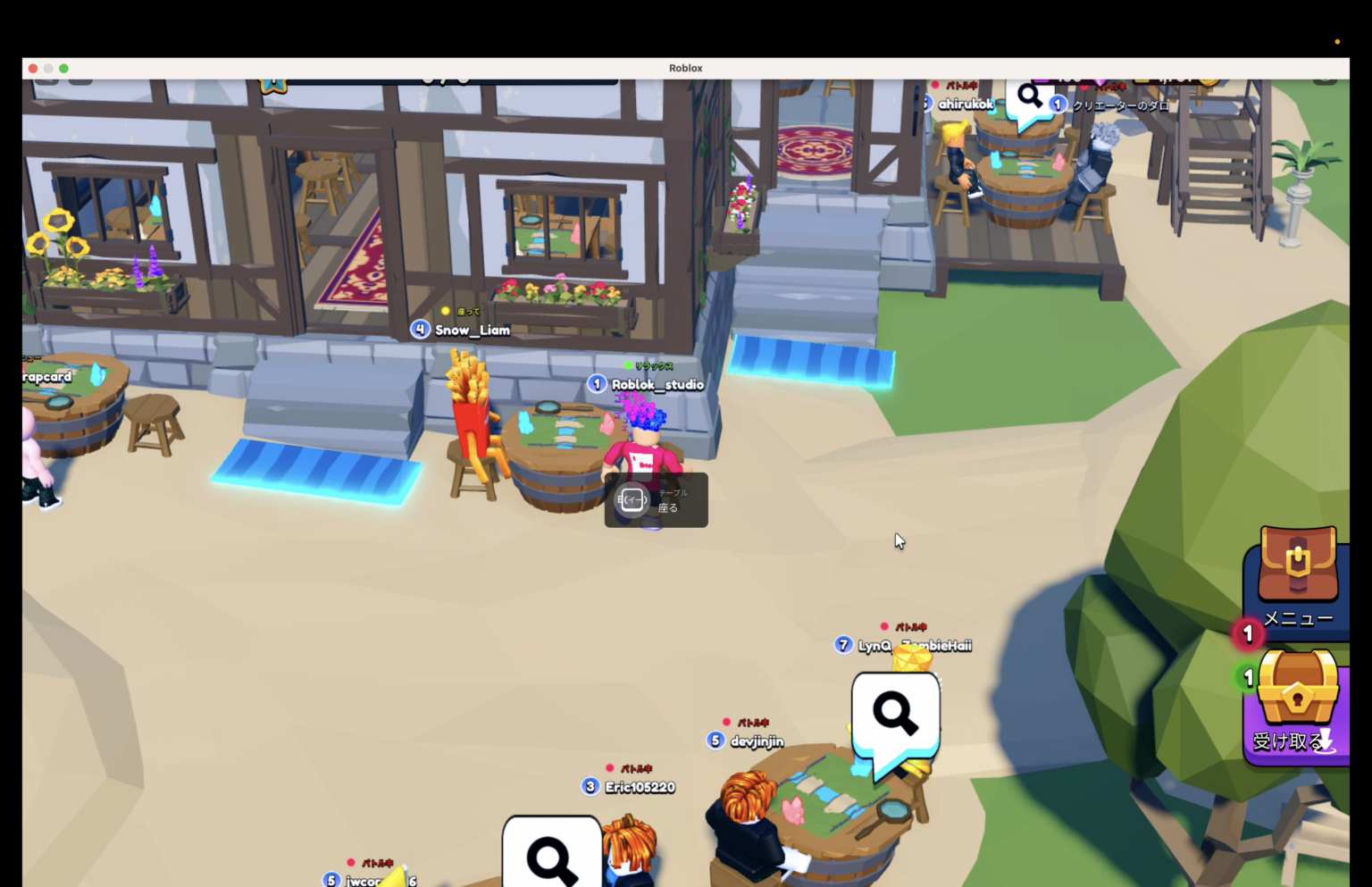Click the E key icon in the interaction prompt

coord(632,500)
